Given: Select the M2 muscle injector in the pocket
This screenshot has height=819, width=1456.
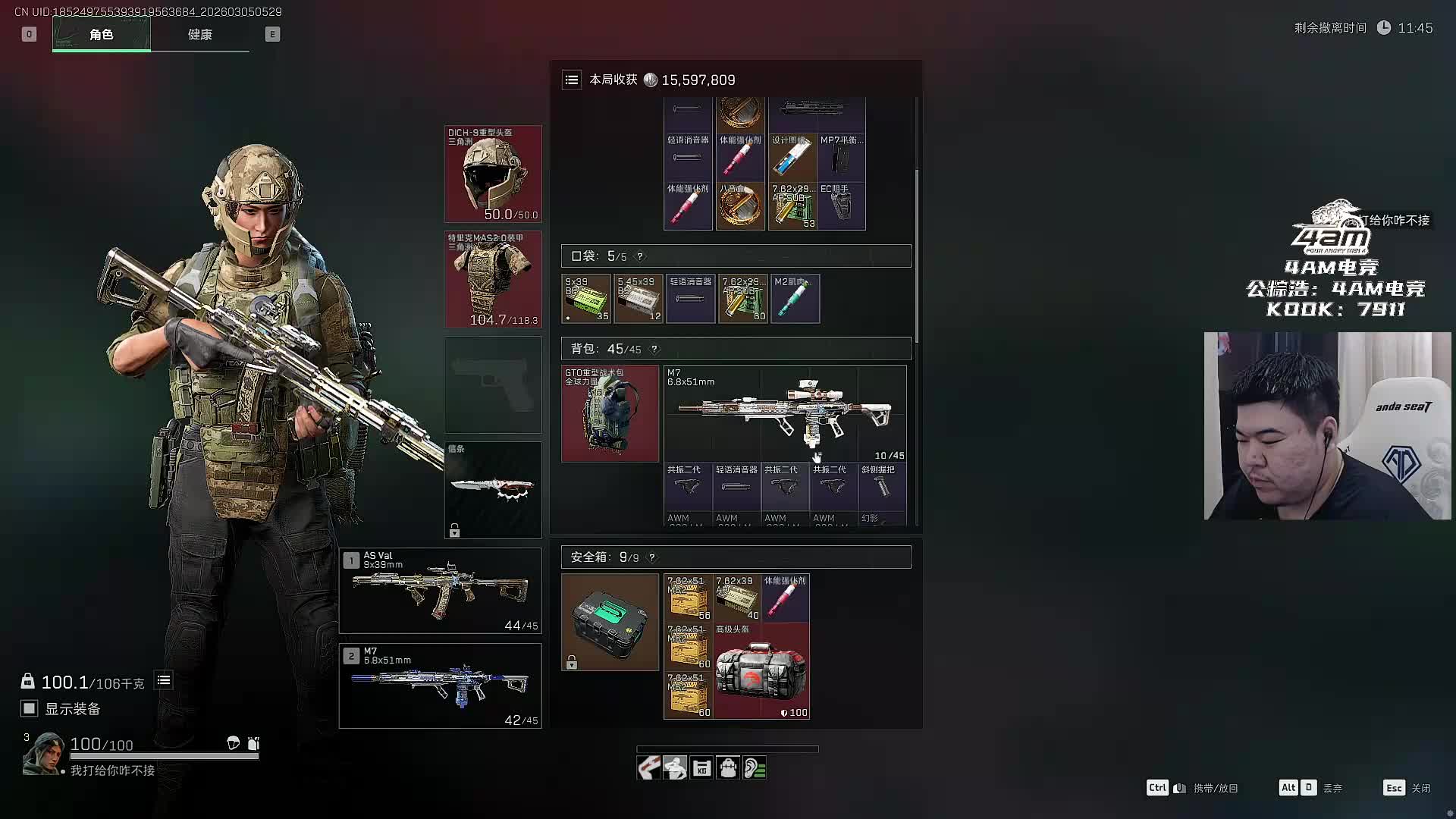Looking at the screenshot, I should click(x=795, y=299).
